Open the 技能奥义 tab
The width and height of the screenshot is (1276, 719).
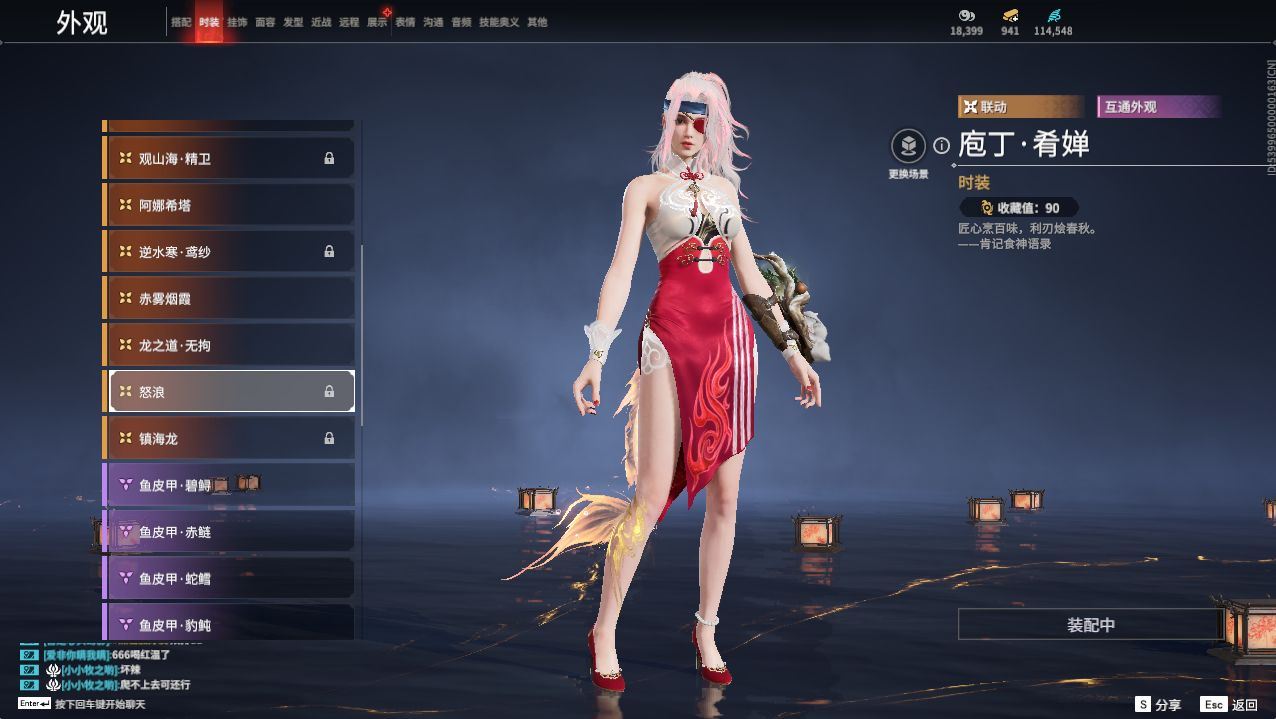499,22
